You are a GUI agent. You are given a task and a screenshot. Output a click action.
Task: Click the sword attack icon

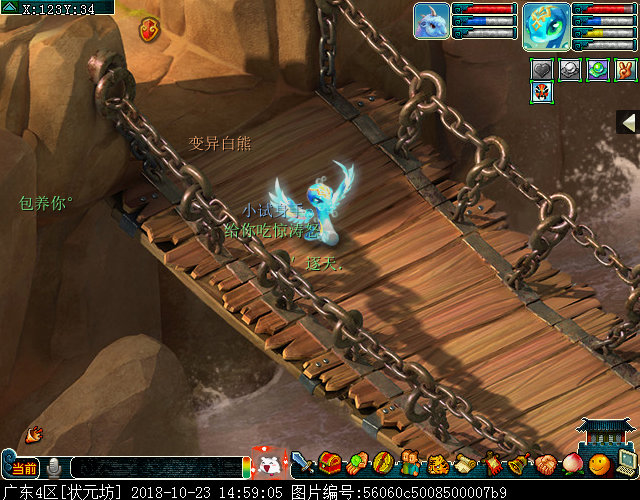(x=303, y=463)
